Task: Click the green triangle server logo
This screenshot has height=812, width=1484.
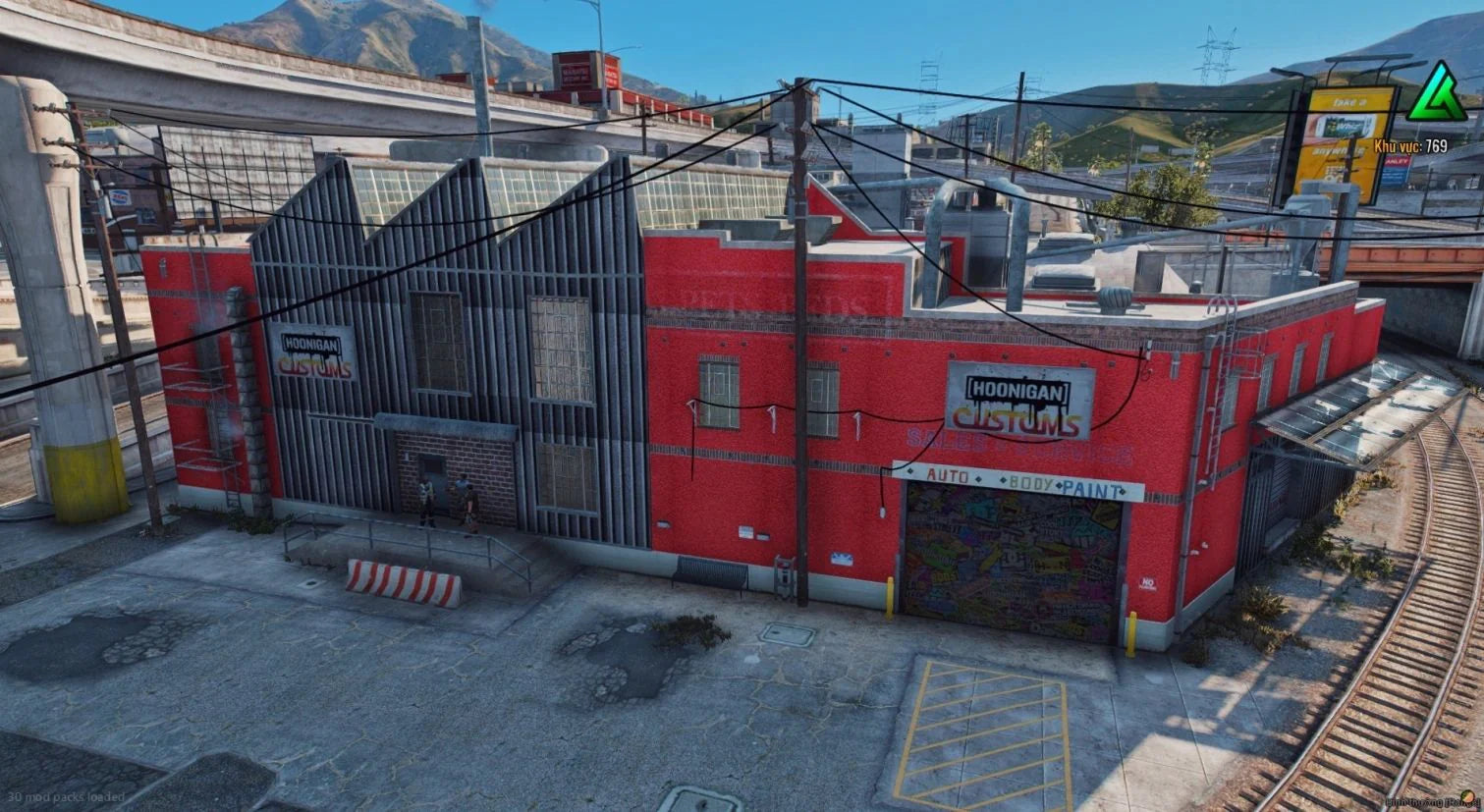Action: click(x=1437, y=95)
